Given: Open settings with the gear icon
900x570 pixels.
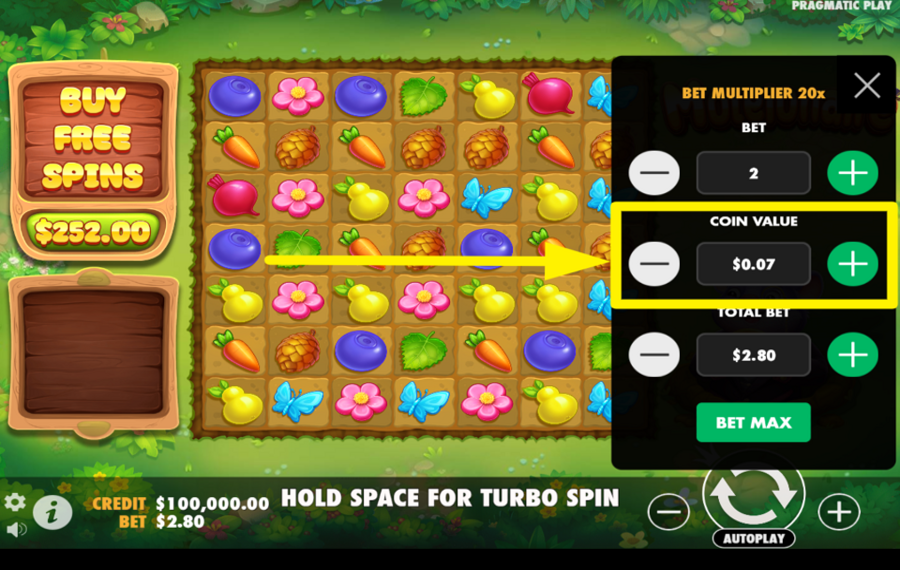Looking at the screenshot, I should 15,502.
